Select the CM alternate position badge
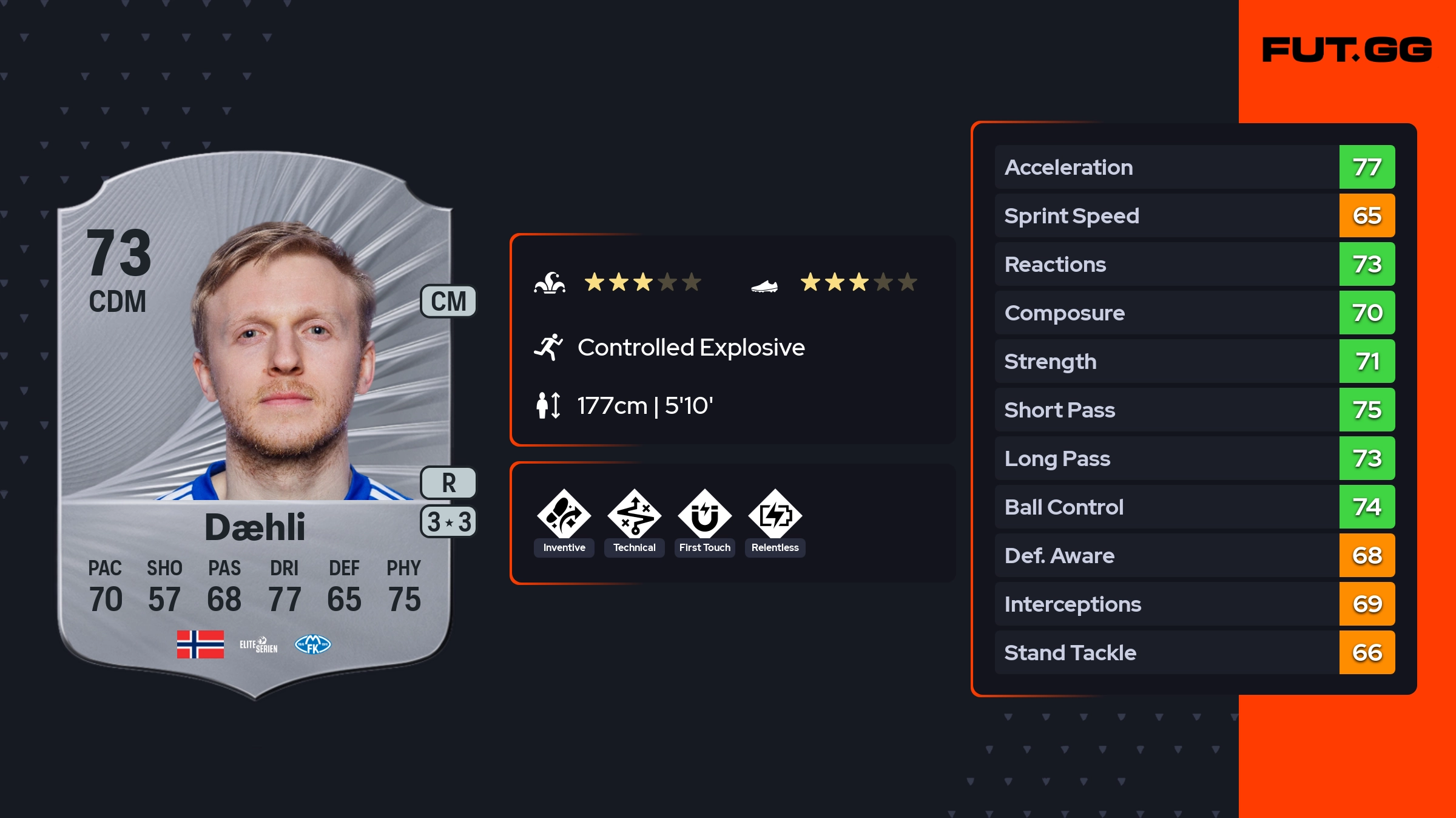The height and width of the screenshot is (818, 1456). [x=448, y=302]
